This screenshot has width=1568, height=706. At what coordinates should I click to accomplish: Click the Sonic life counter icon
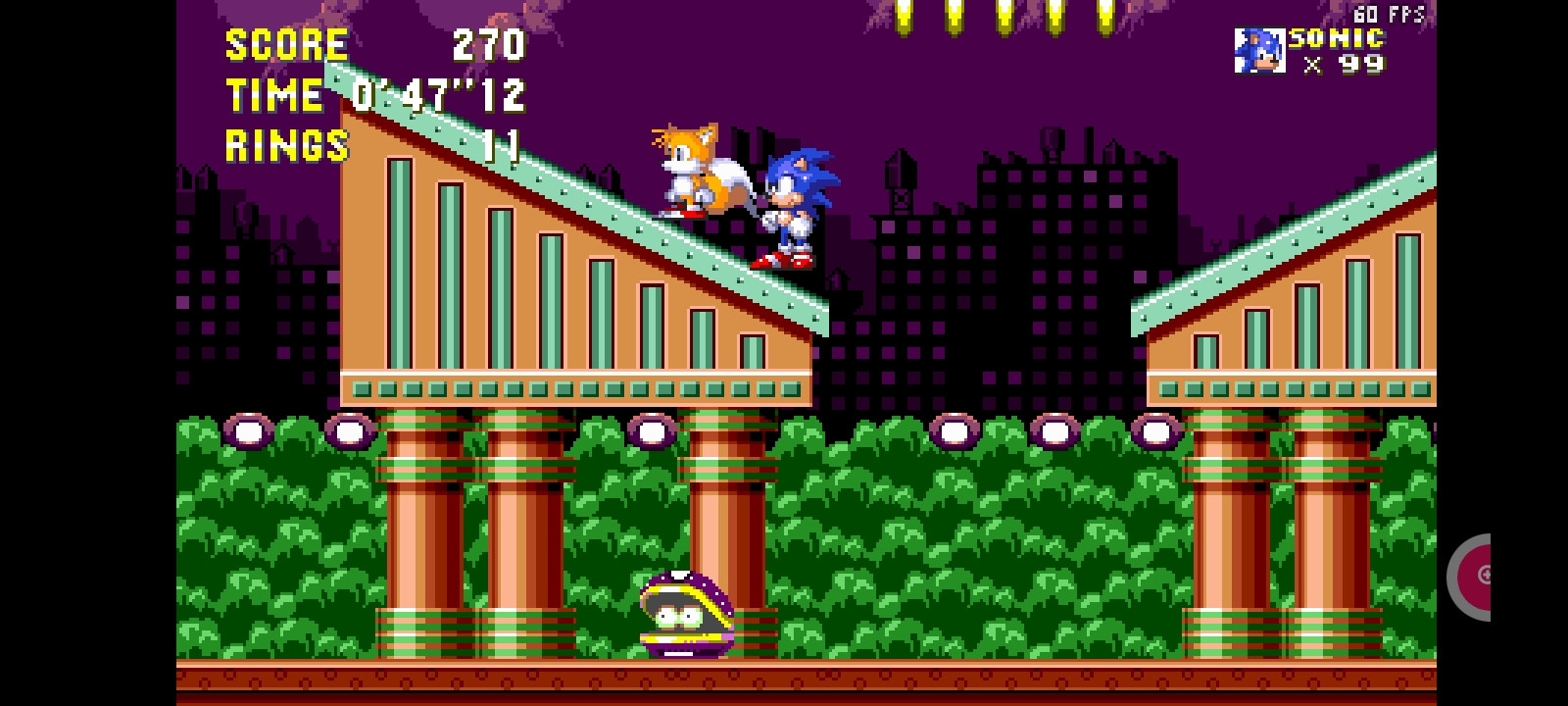1260,49
